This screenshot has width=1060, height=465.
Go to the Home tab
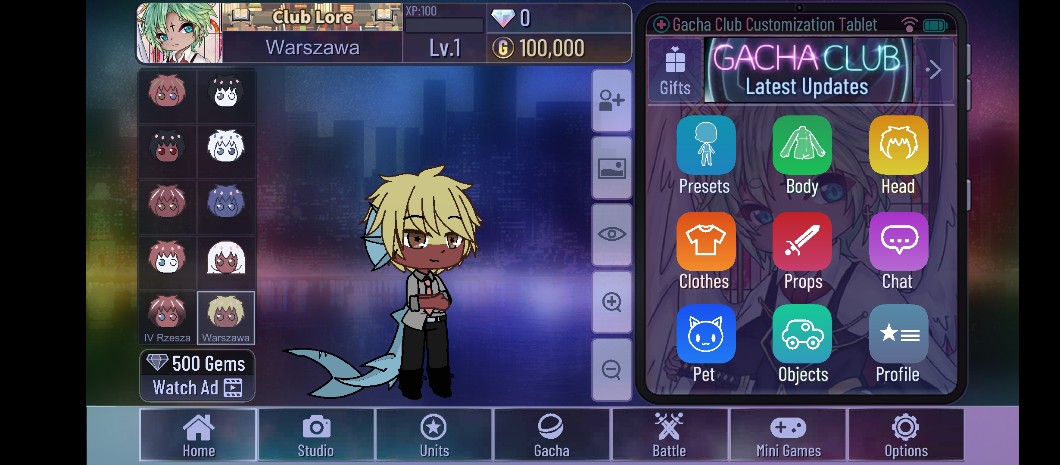(x=198, y=435)
